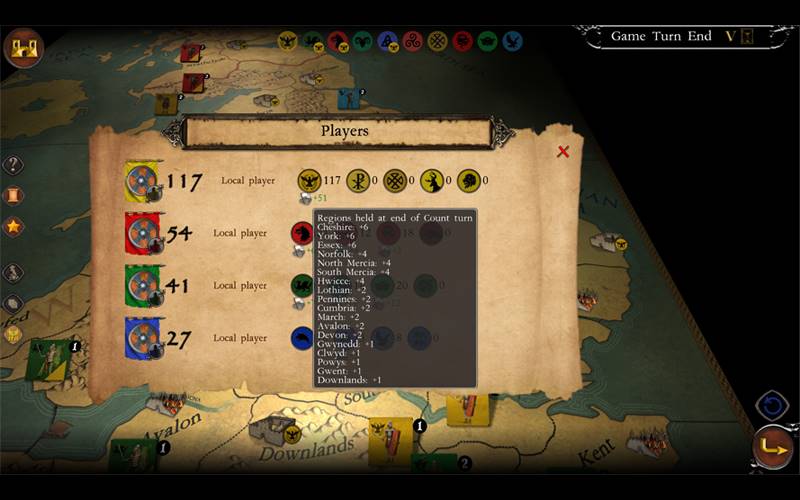Viewport: 800px width, 500px height.
Task: Click the yellow eagle faction icon showing 117
Action: 310,181
